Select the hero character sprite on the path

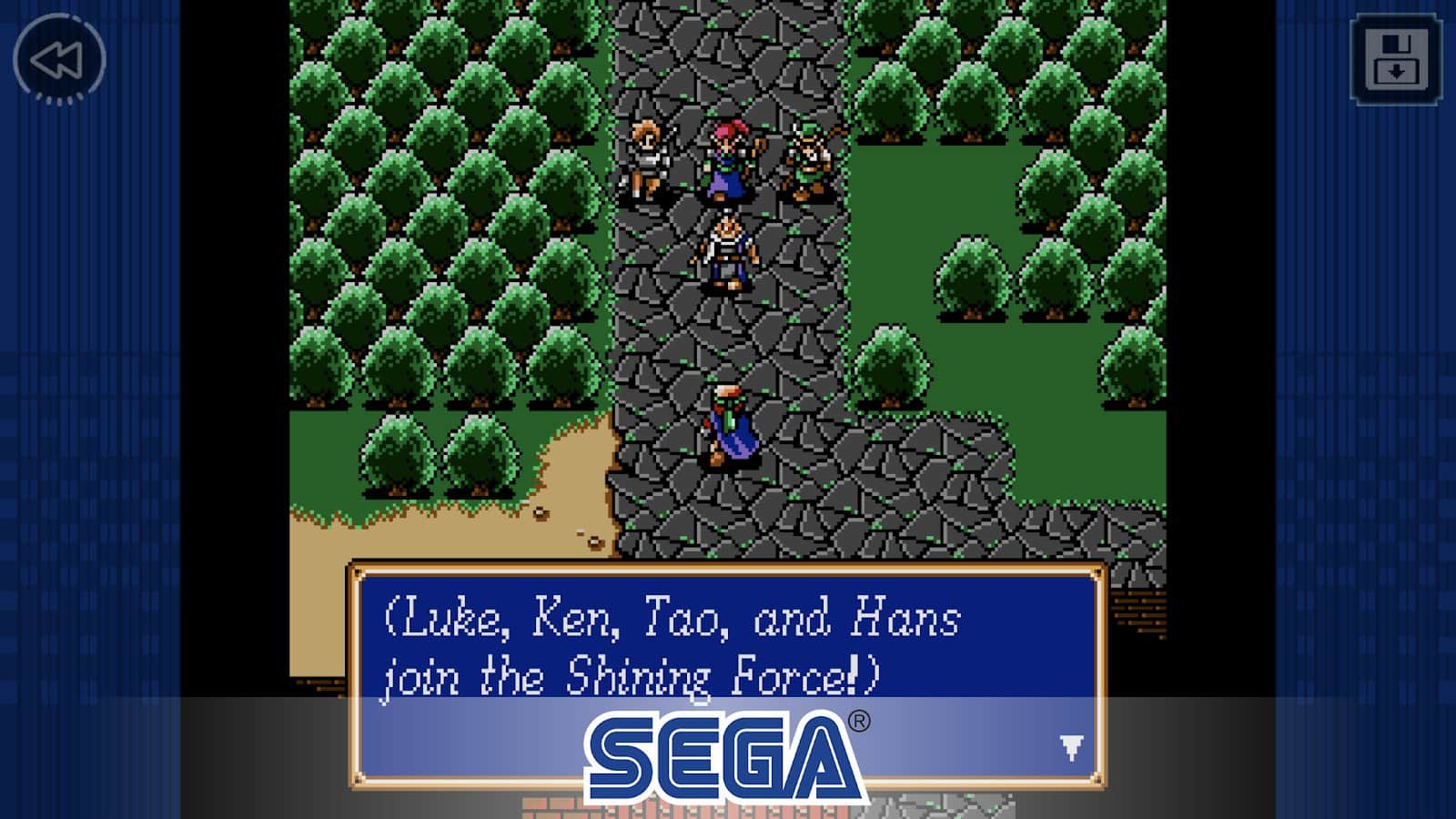[728, 250]
